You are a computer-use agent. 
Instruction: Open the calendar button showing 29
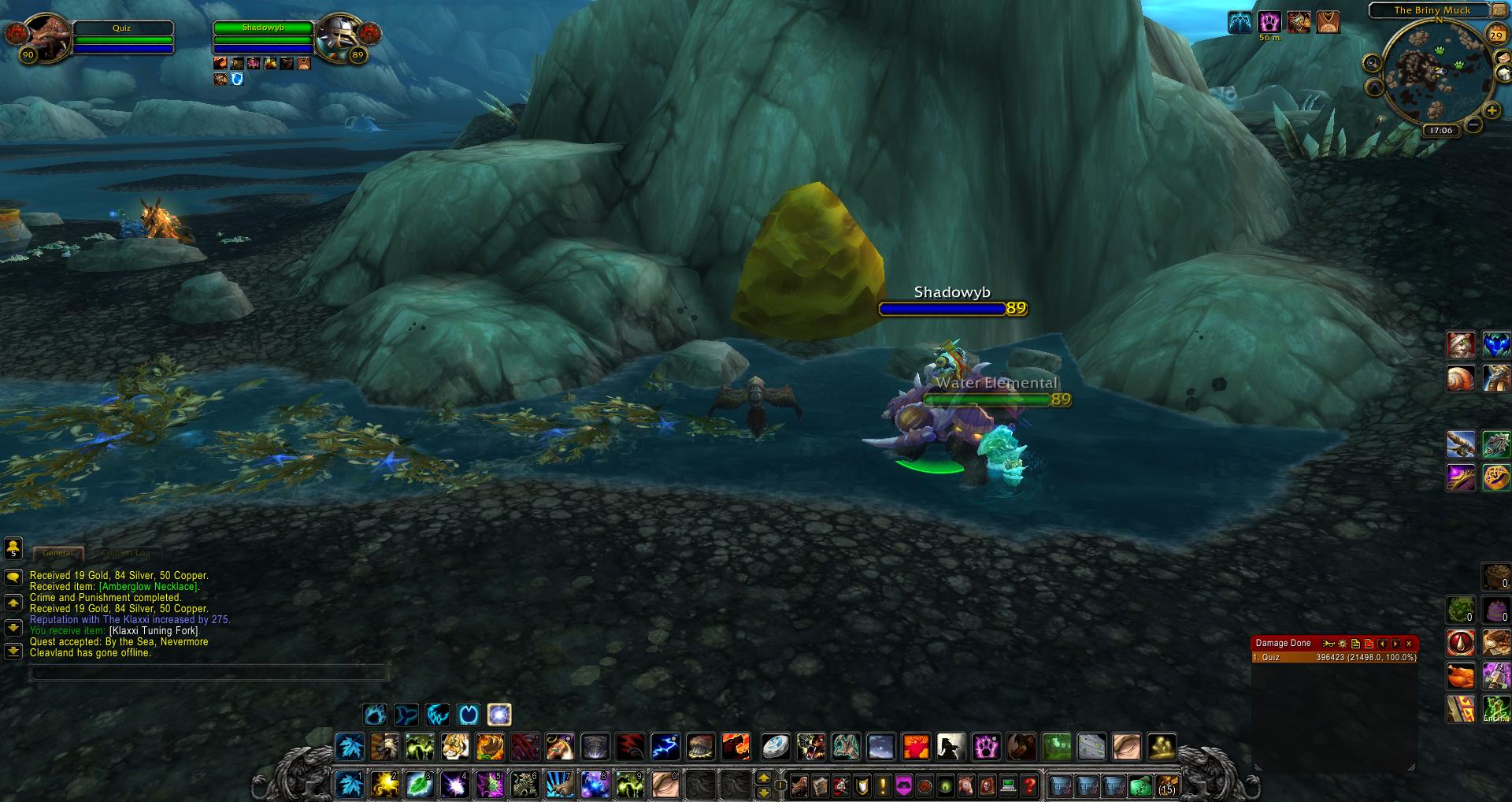(1495, 35)
